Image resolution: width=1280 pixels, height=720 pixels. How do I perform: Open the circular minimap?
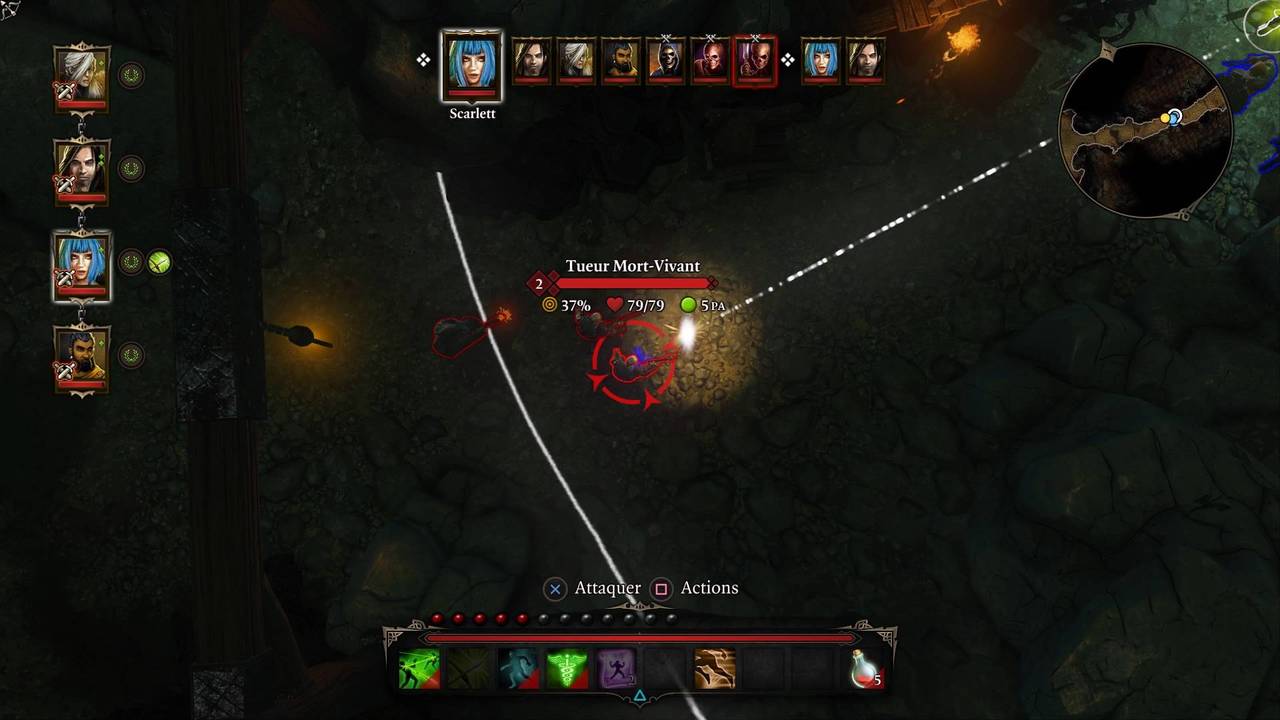point(1146,131)
